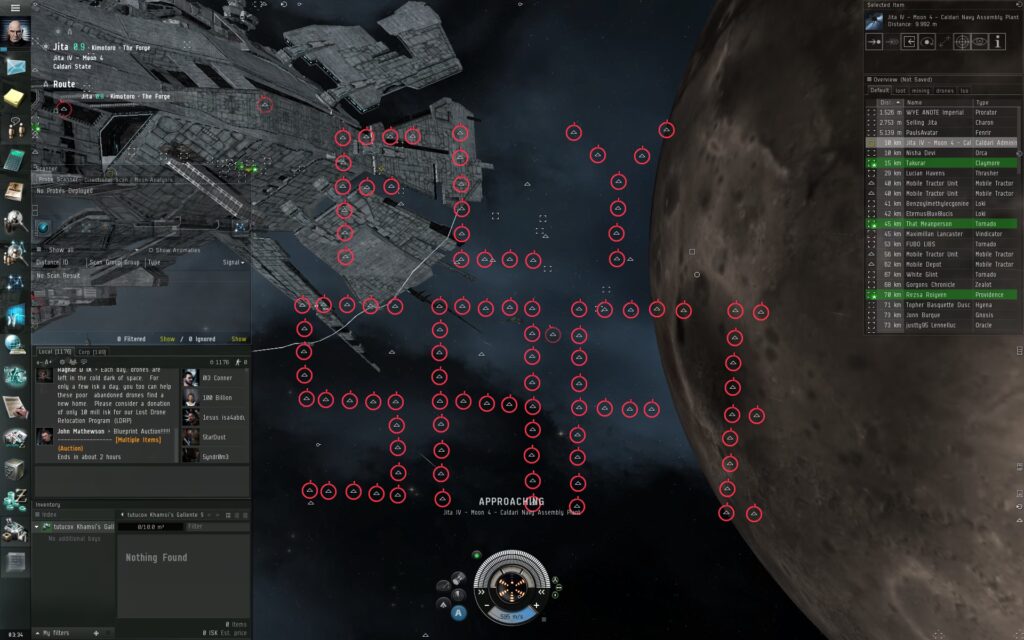Toggle the Show Anomalies checkbox
The width and height of the screenshot is (1024, 640).
pos(150,250)
